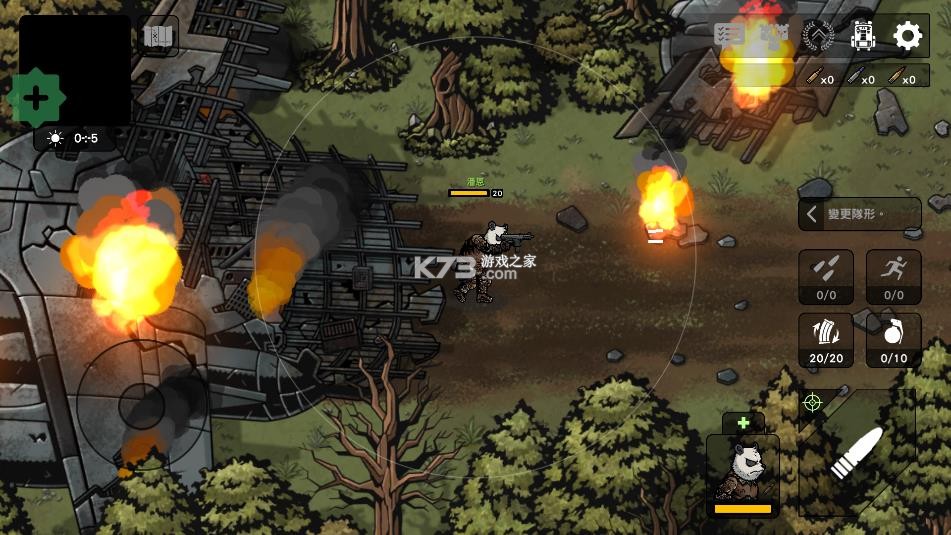Show the mission checklist
Image resolution: width=951 pixels, height=535 pixels.
pos(729,35)
